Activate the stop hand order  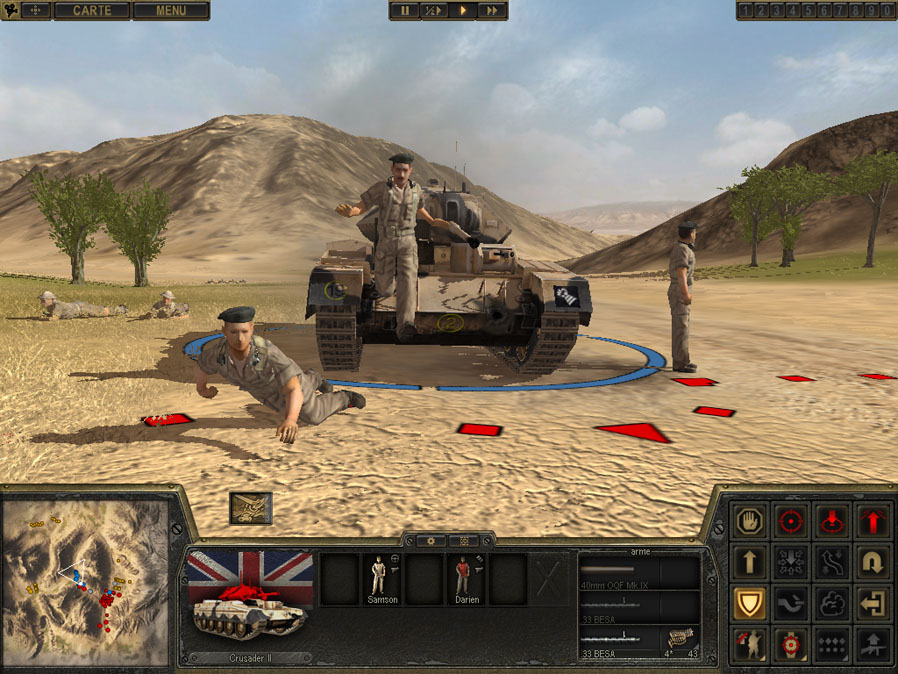click(750, 521)
